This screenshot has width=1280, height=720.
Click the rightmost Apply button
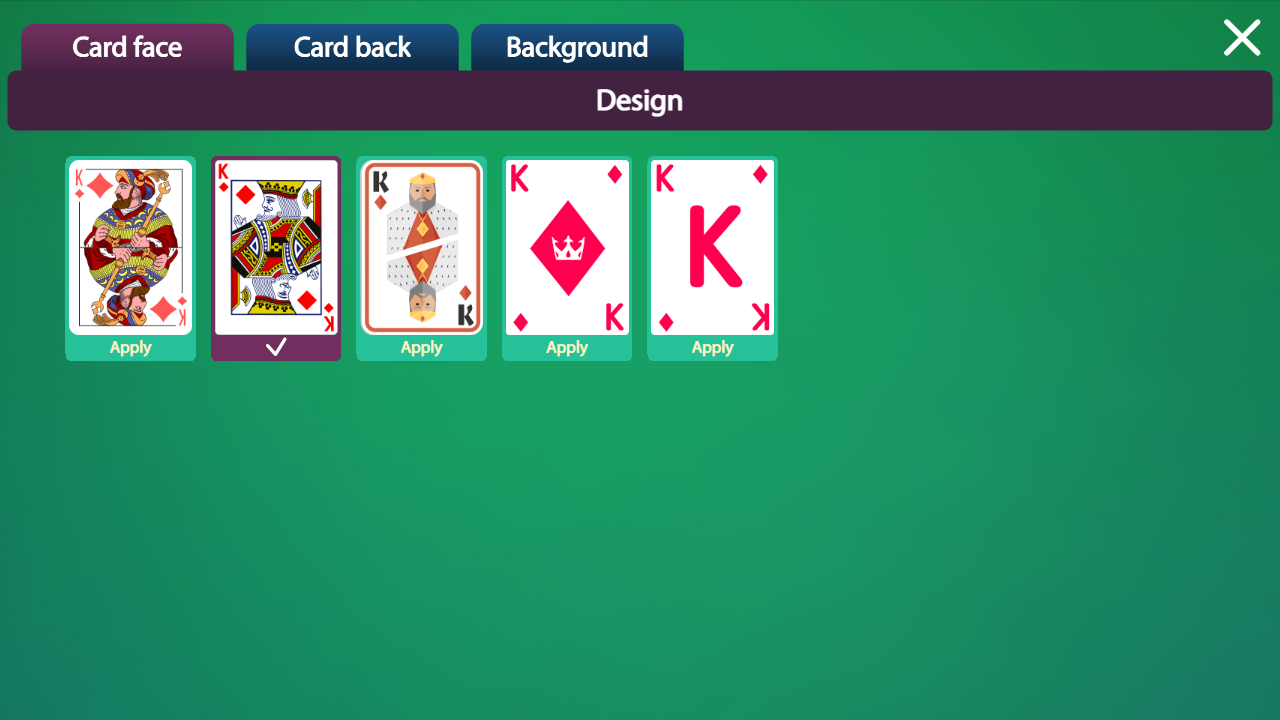(712, 347)
